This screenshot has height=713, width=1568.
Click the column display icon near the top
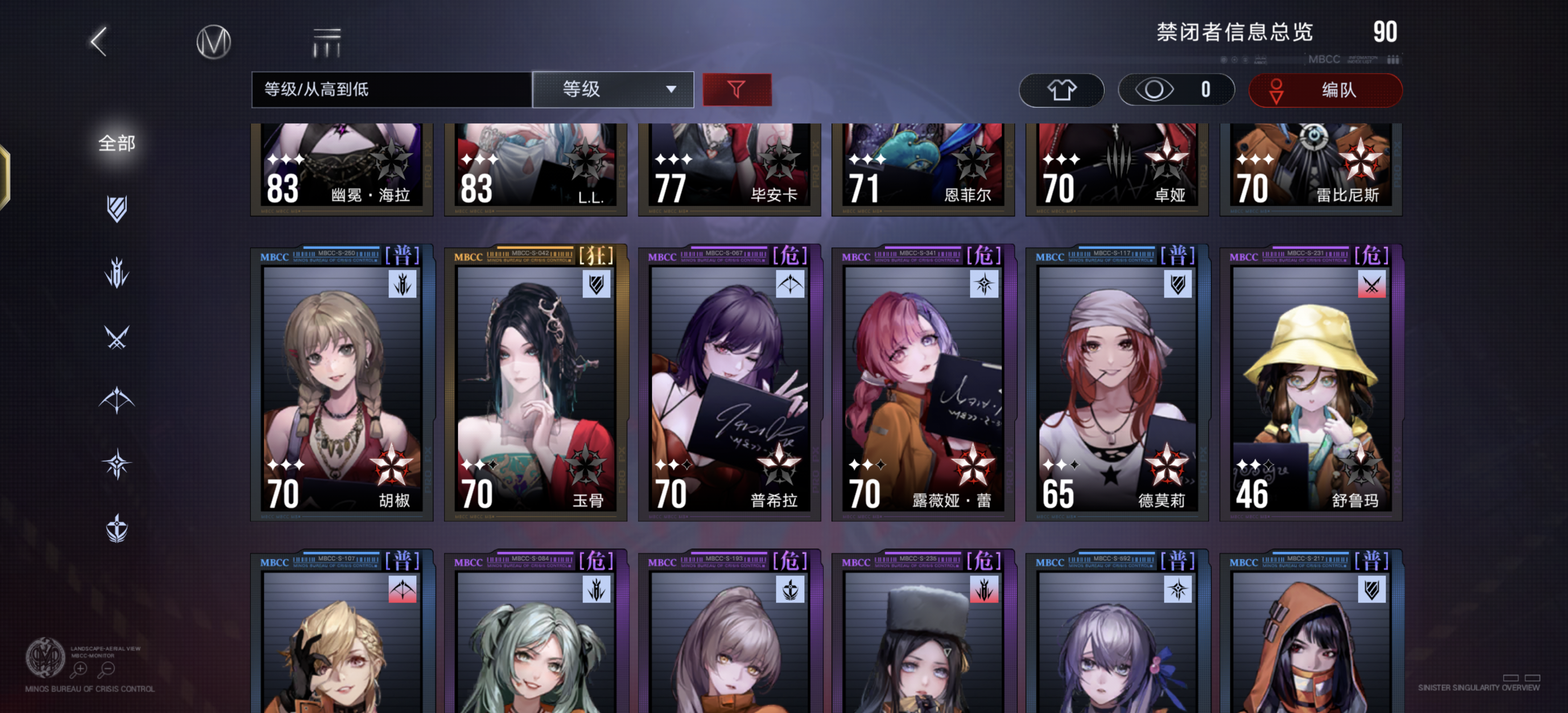pyautogui.click(x=327, y=42)
